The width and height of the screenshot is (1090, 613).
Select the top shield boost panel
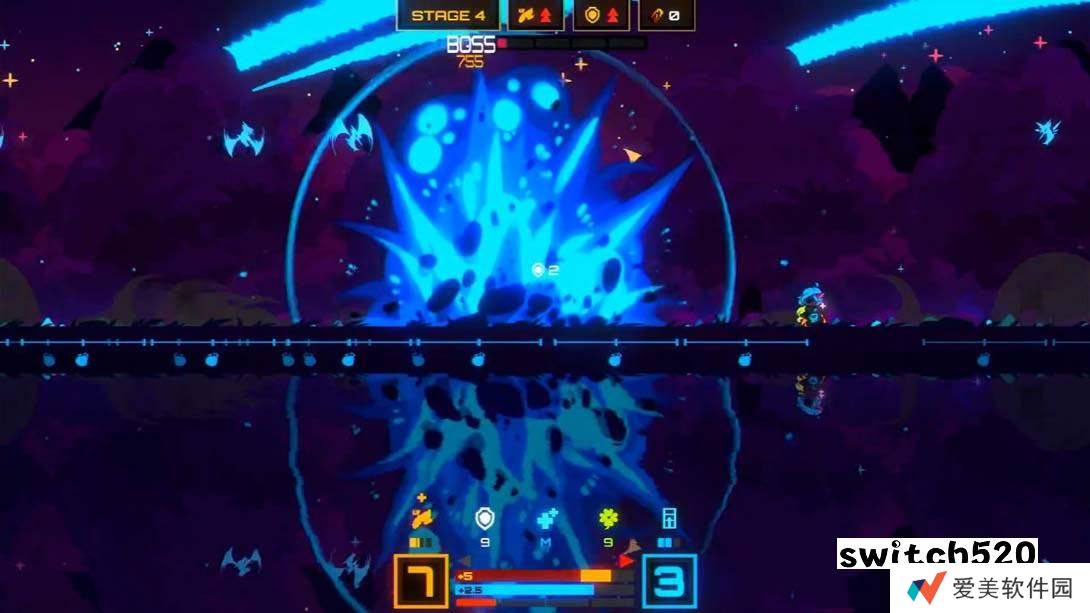pyautogui.click(x=601, y=15)
